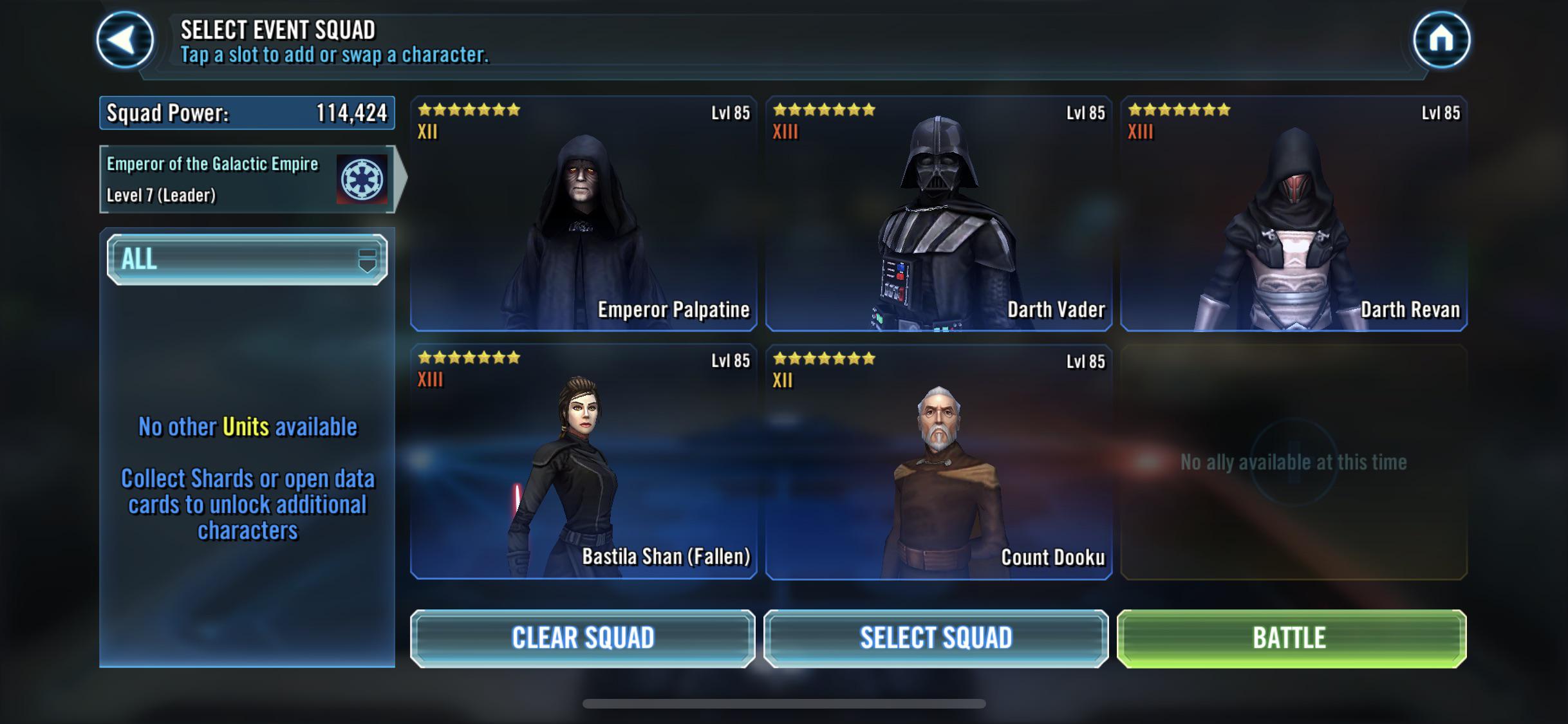1568x724 pixels.
Task: Start the battle
Action: (x=1291, y=638)
